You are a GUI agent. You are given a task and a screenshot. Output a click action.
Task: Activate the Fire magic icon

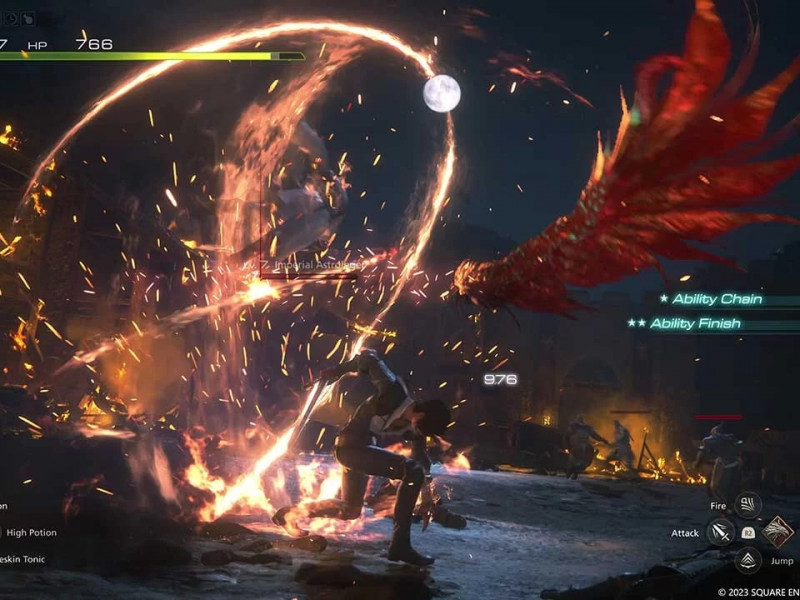pos(747,505)
